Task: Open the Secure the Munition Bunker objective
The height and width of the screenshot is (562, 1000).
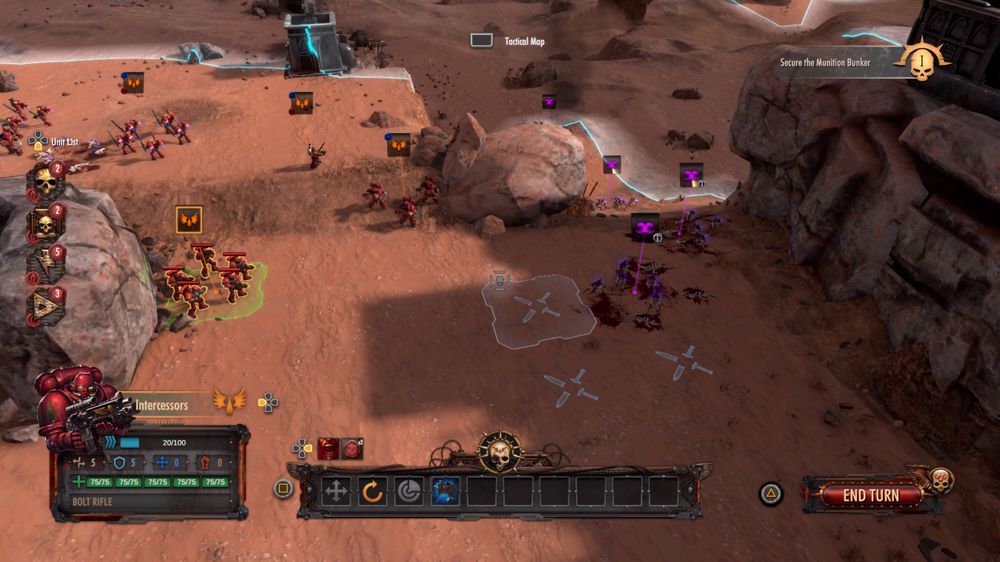Action: (x=825, y=62)
